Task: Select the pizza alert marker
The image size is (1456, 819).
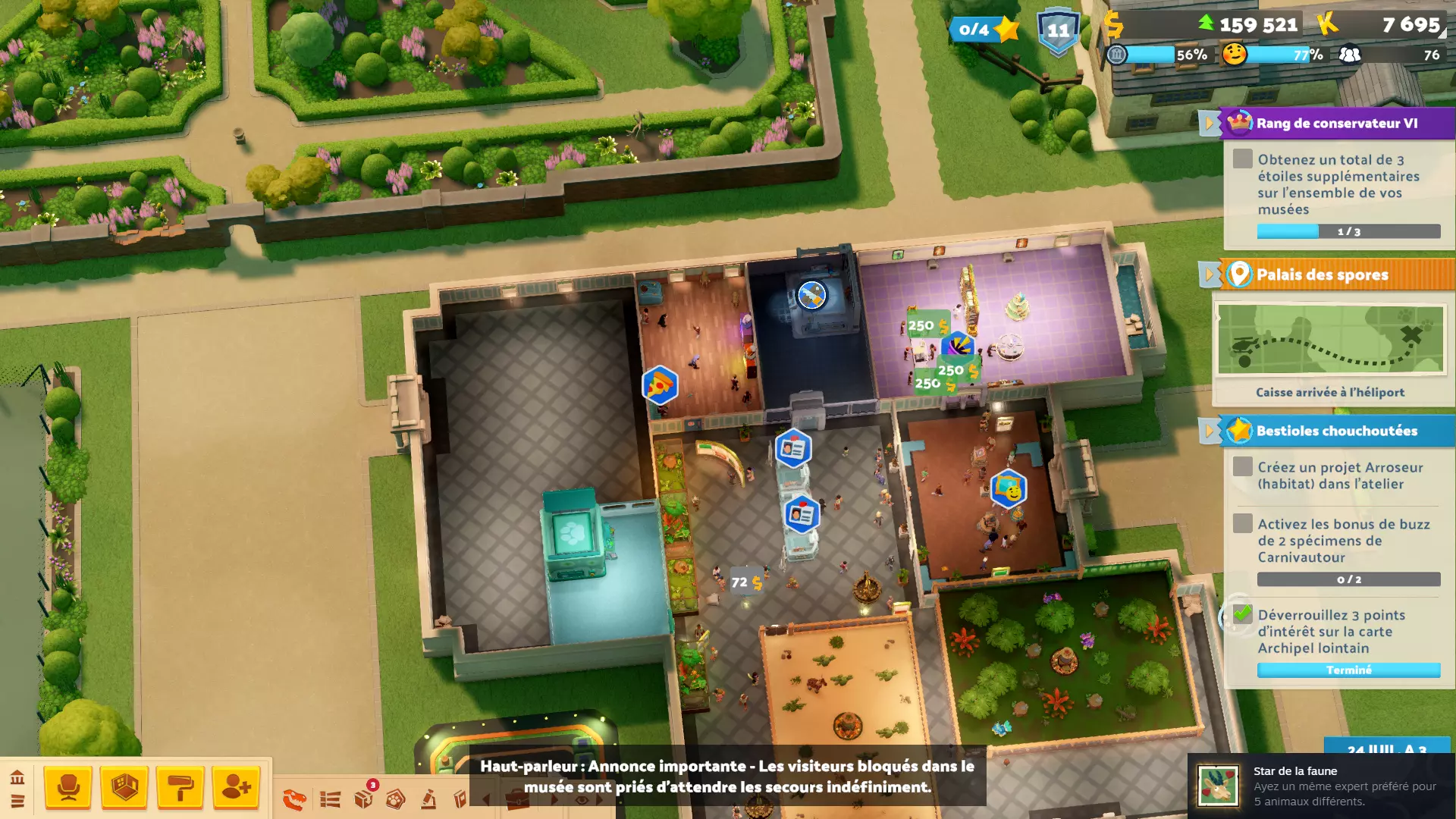Action: (659, 385)
